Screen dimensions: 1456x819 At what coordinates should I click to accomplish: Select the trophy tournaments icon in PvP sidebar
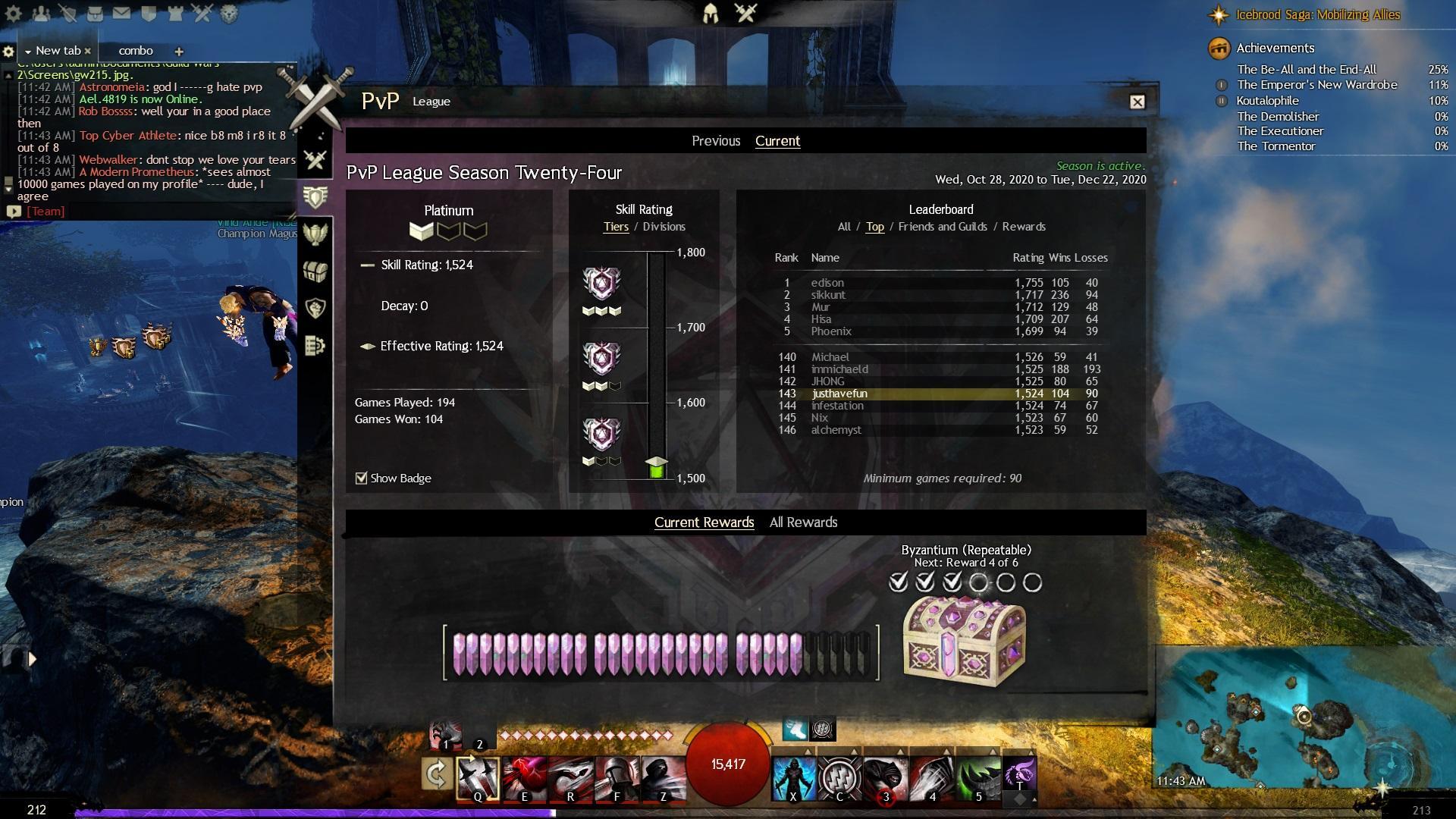coord(315,234)
